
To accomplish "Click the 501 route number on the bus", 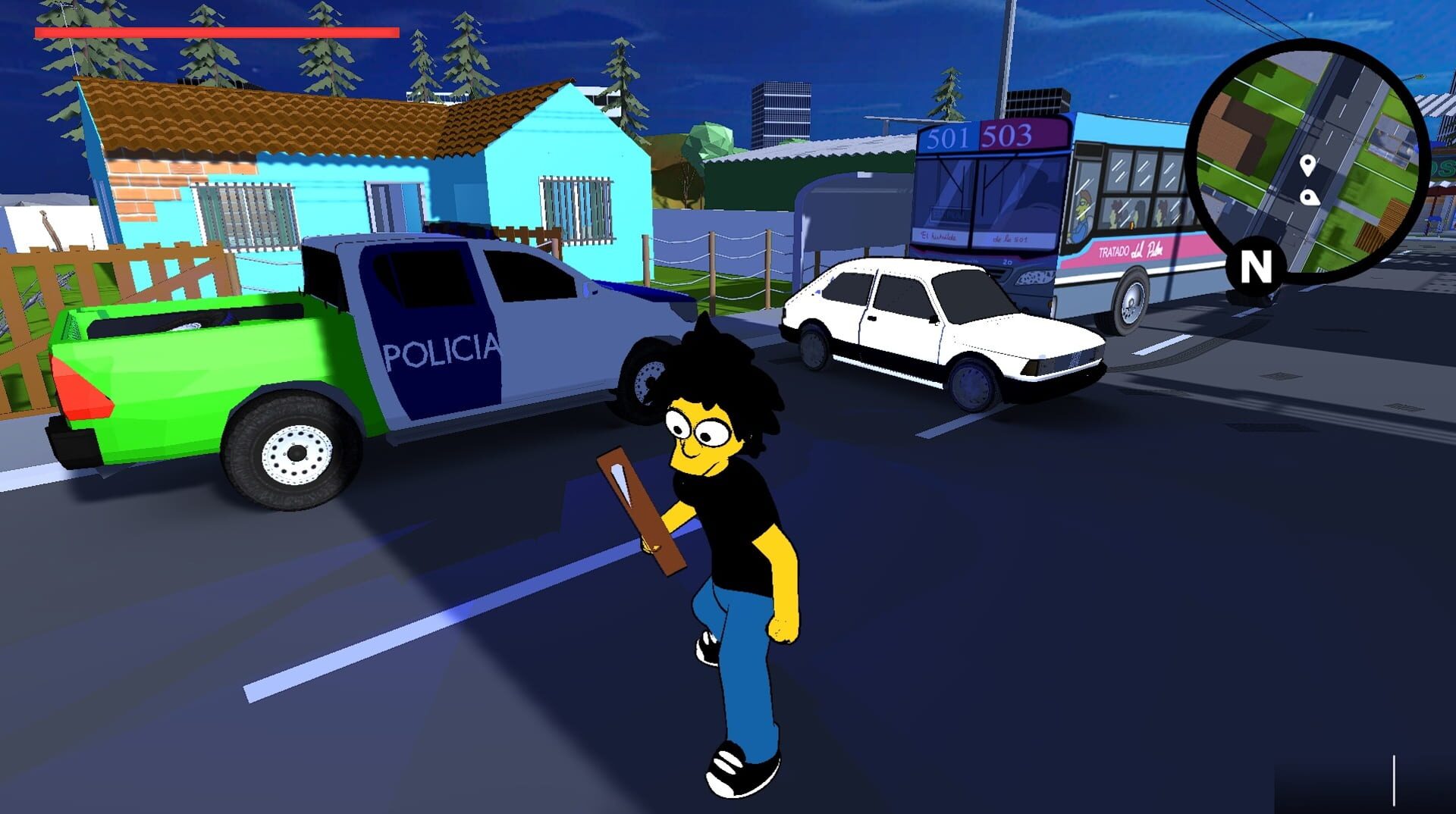I will 949,137.
